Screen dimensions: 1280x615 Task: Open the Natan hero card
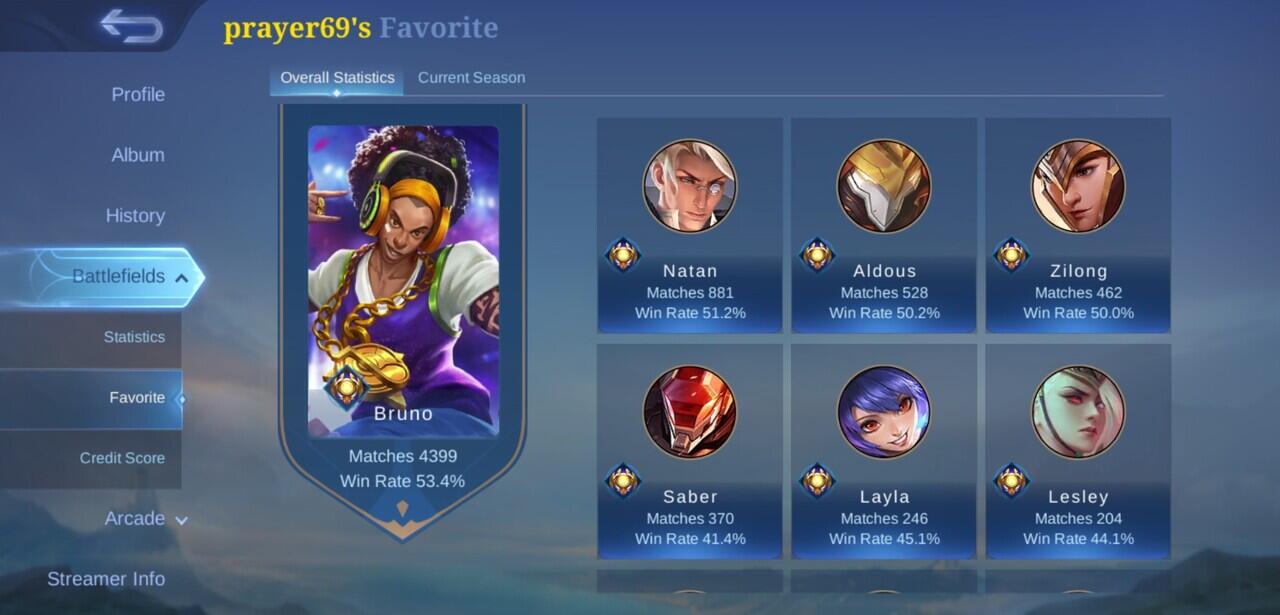(690, 226)
